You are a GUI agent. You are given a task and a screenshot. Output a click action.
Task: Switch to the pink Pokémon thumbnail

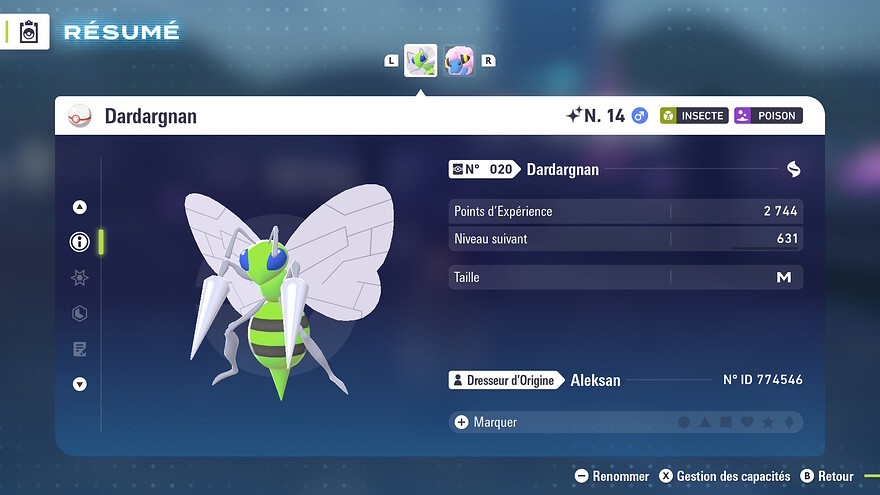[459, 61]
